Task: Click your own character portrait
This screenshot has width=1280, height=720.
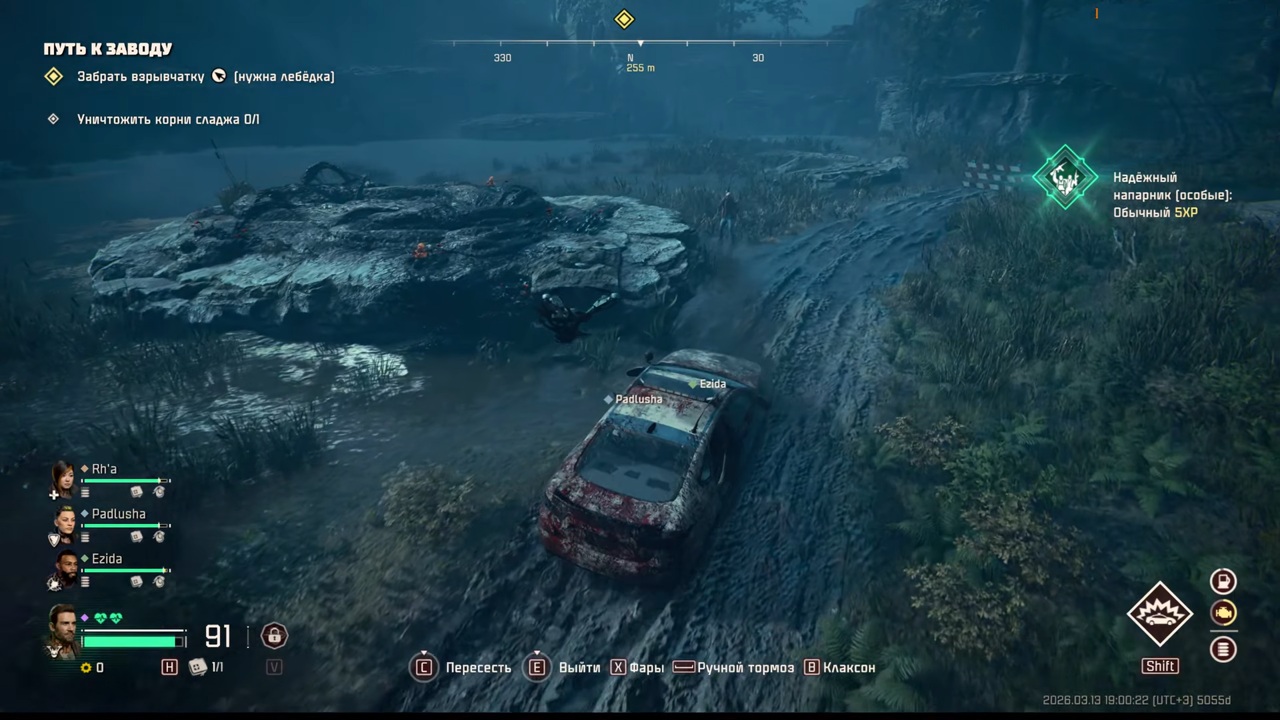Action: 62,630
